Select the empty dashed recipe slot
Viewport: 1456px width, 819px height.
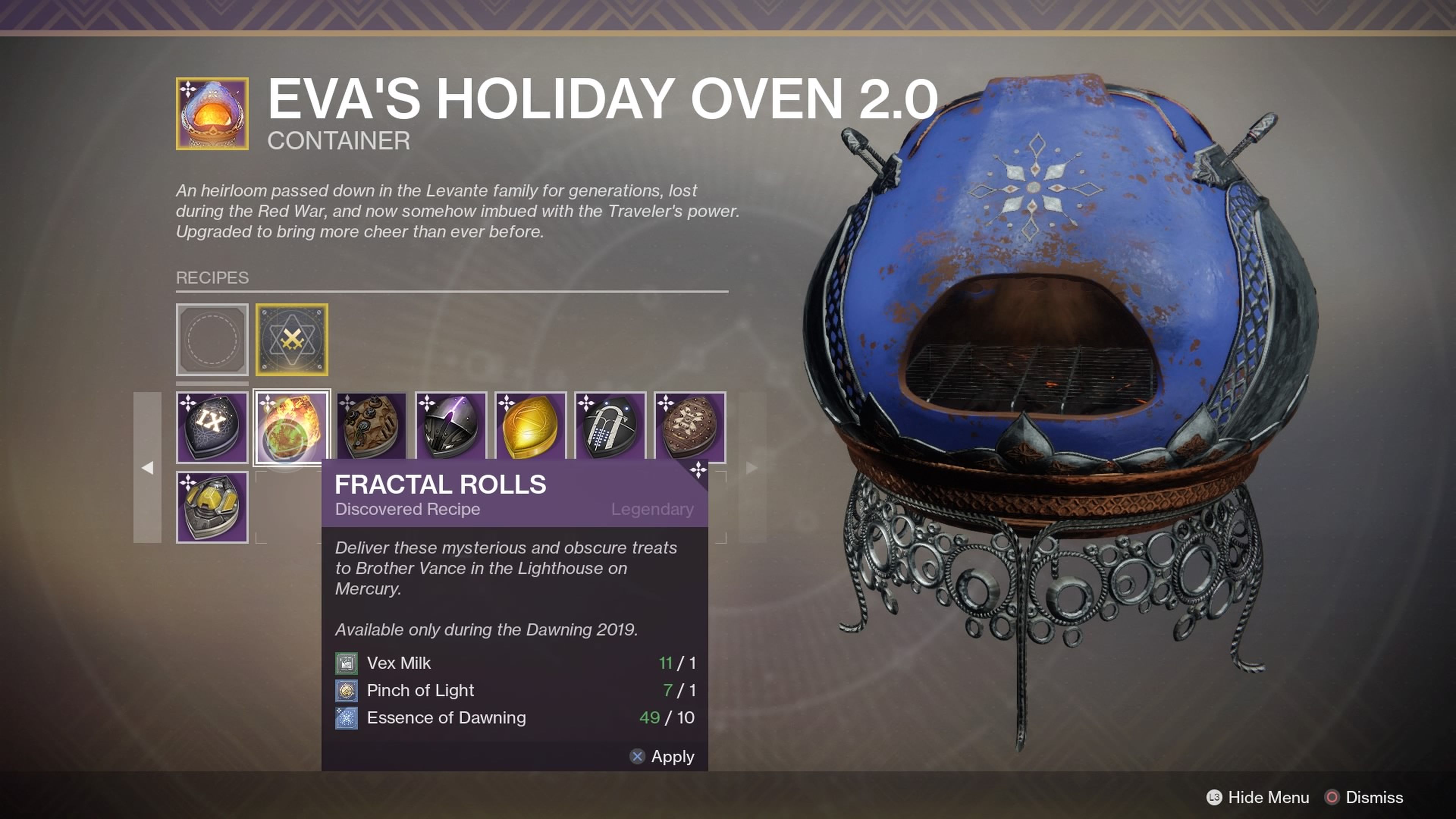point(212,340)
